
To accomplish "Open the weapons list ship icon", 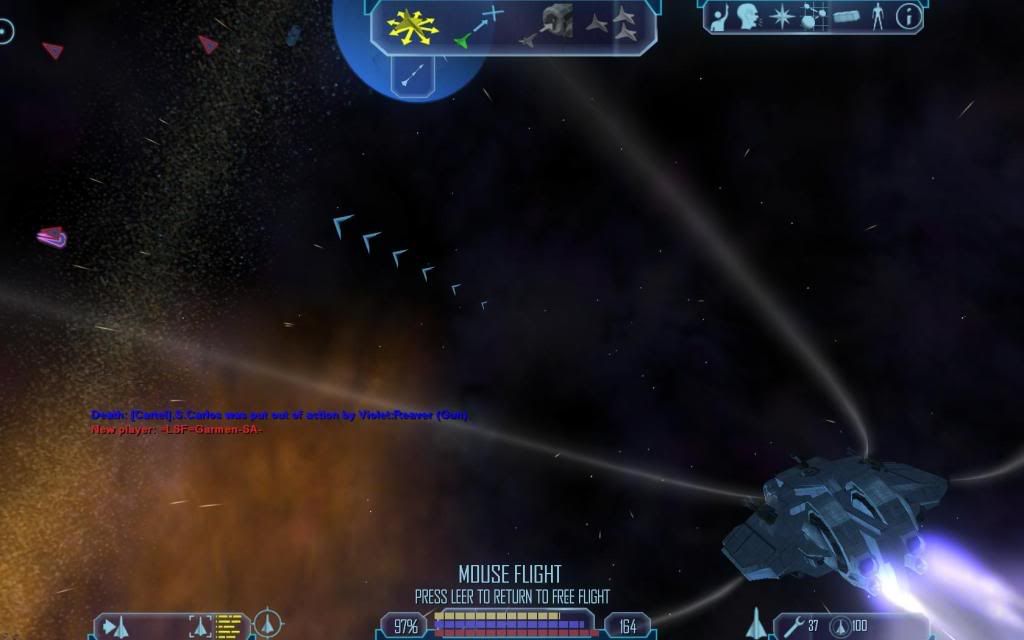I will (757, 624).
